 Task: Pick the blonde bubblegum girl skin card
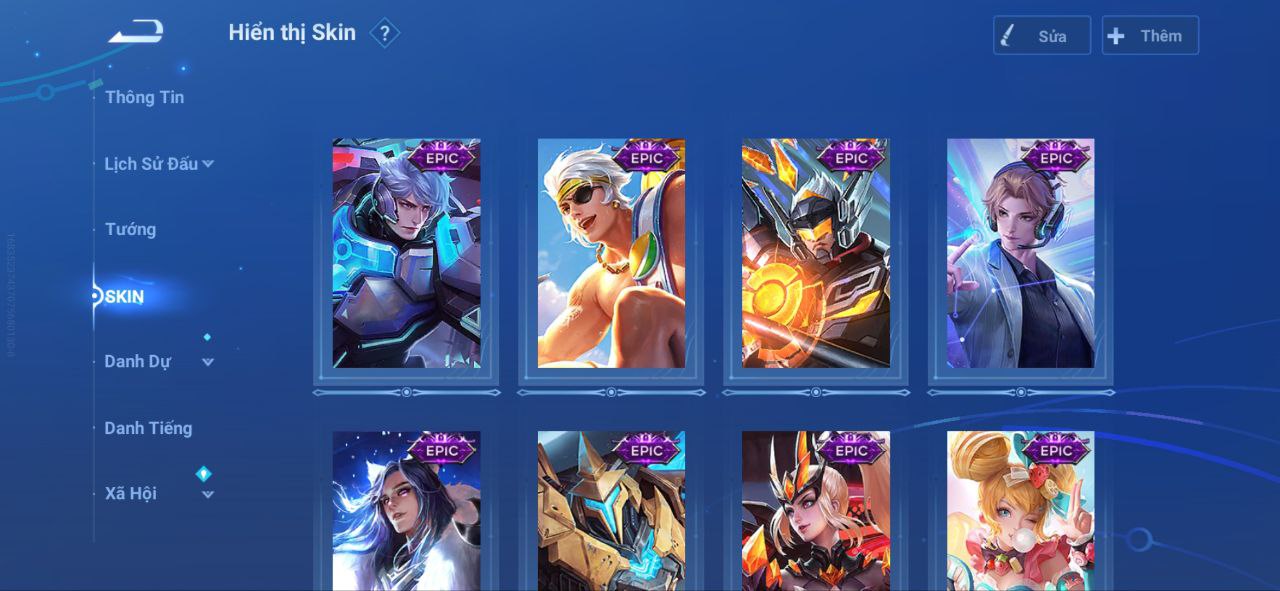coord(1020,512)
